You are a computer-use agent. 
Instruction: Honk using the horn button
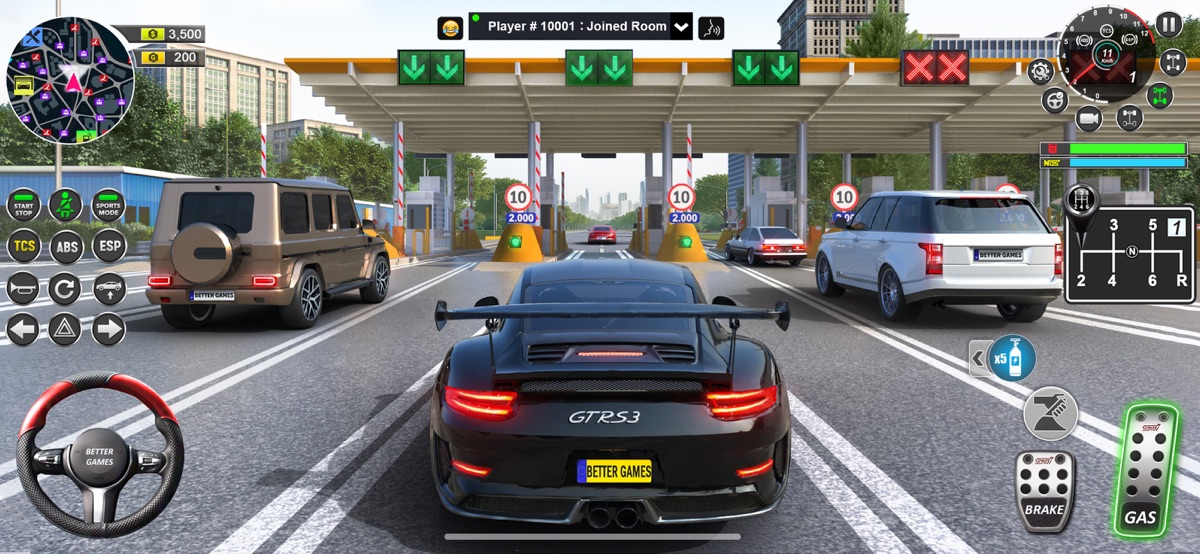[22, 289]
